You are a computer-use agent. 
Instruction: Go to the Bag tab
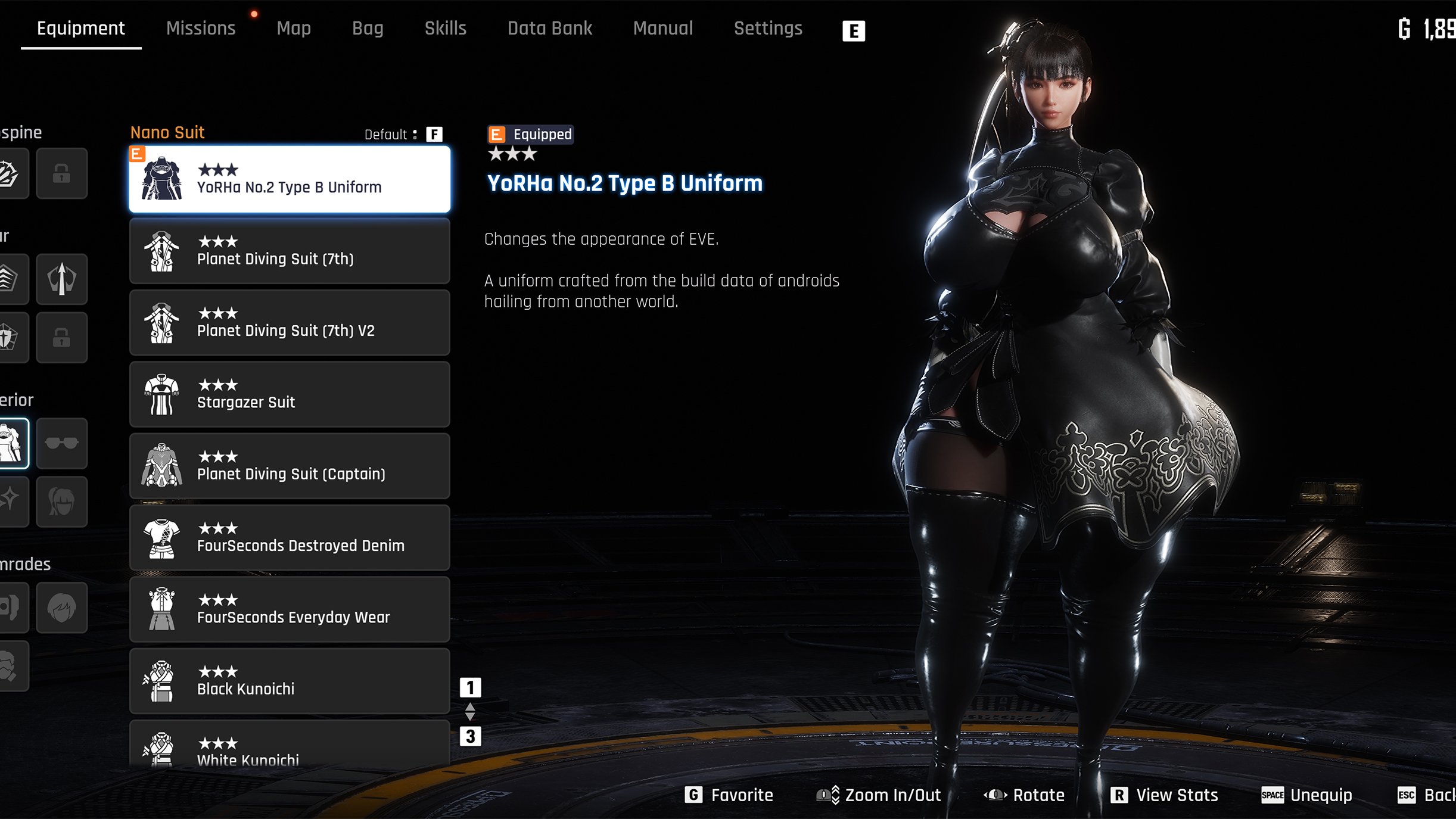pyautogui.click(x=368, y=28)
